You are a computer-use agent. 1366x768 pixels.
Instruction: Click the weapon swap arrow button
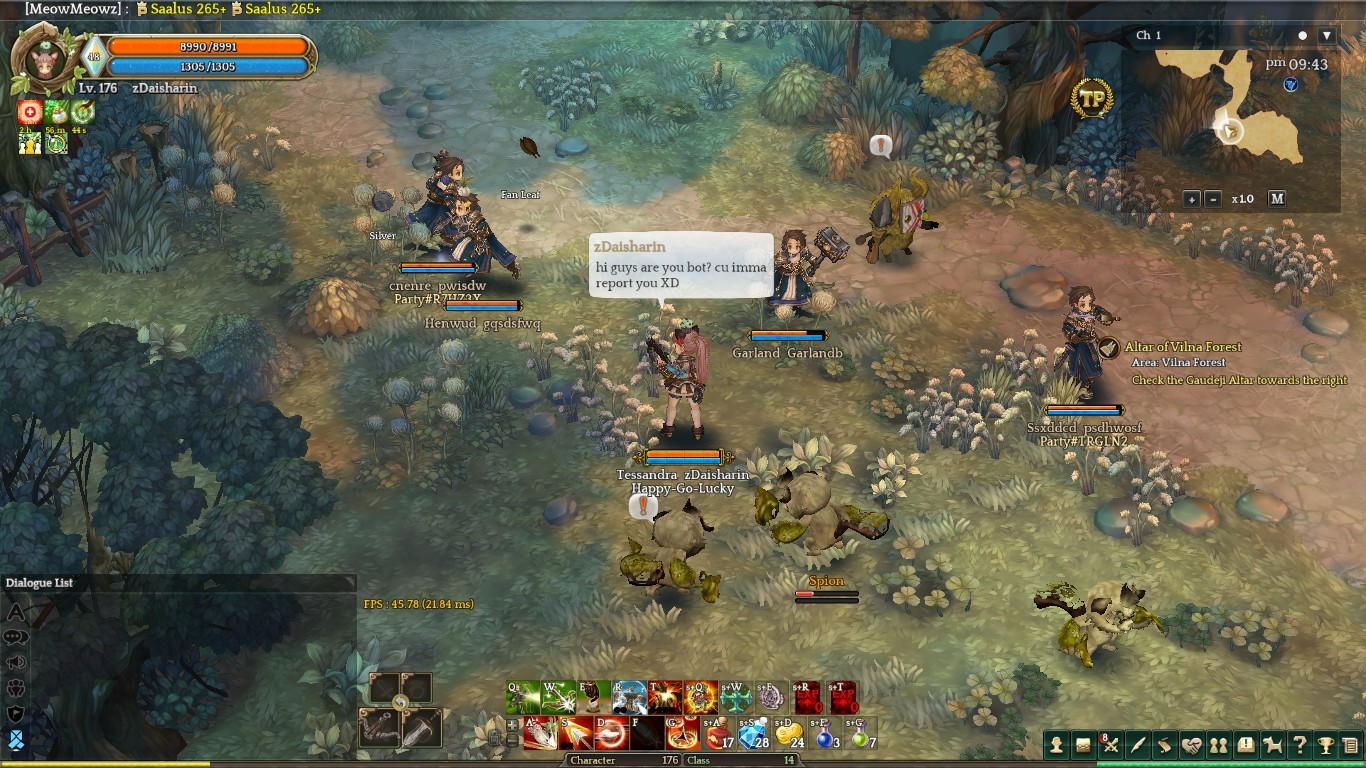click(x=401, y=703)
